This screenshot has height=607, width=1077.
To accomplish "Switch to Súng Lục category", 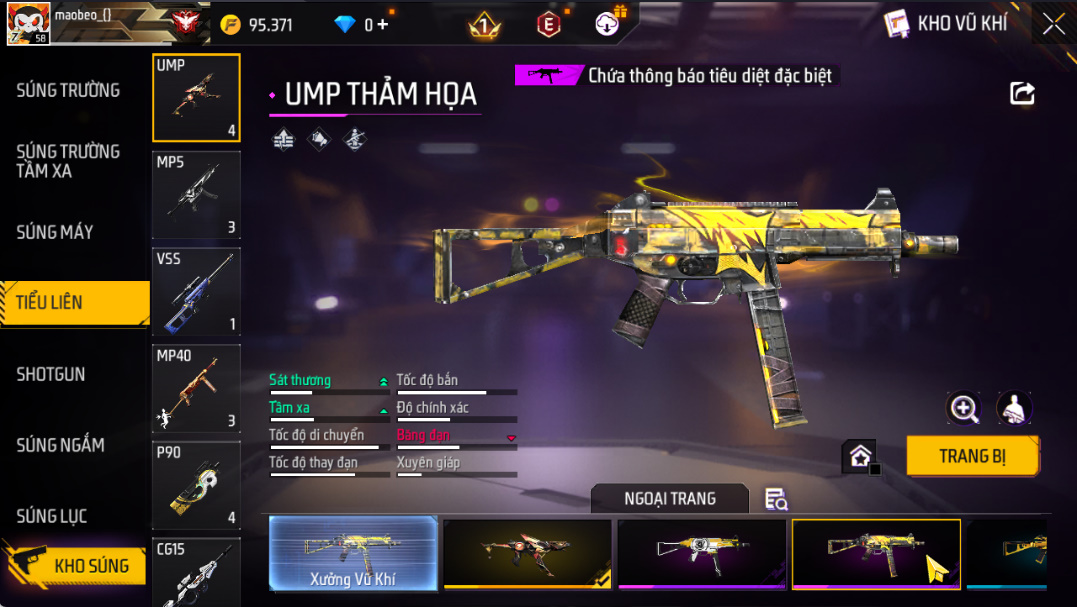I will pos(52,516).
